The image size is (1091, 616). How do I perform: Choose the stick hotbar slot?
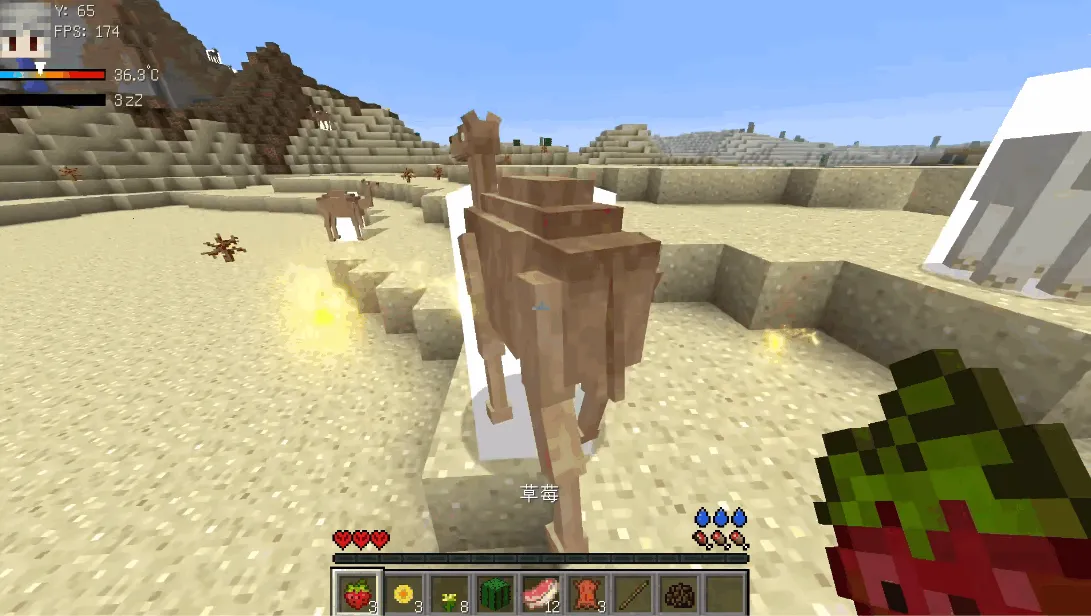[633, 594]
